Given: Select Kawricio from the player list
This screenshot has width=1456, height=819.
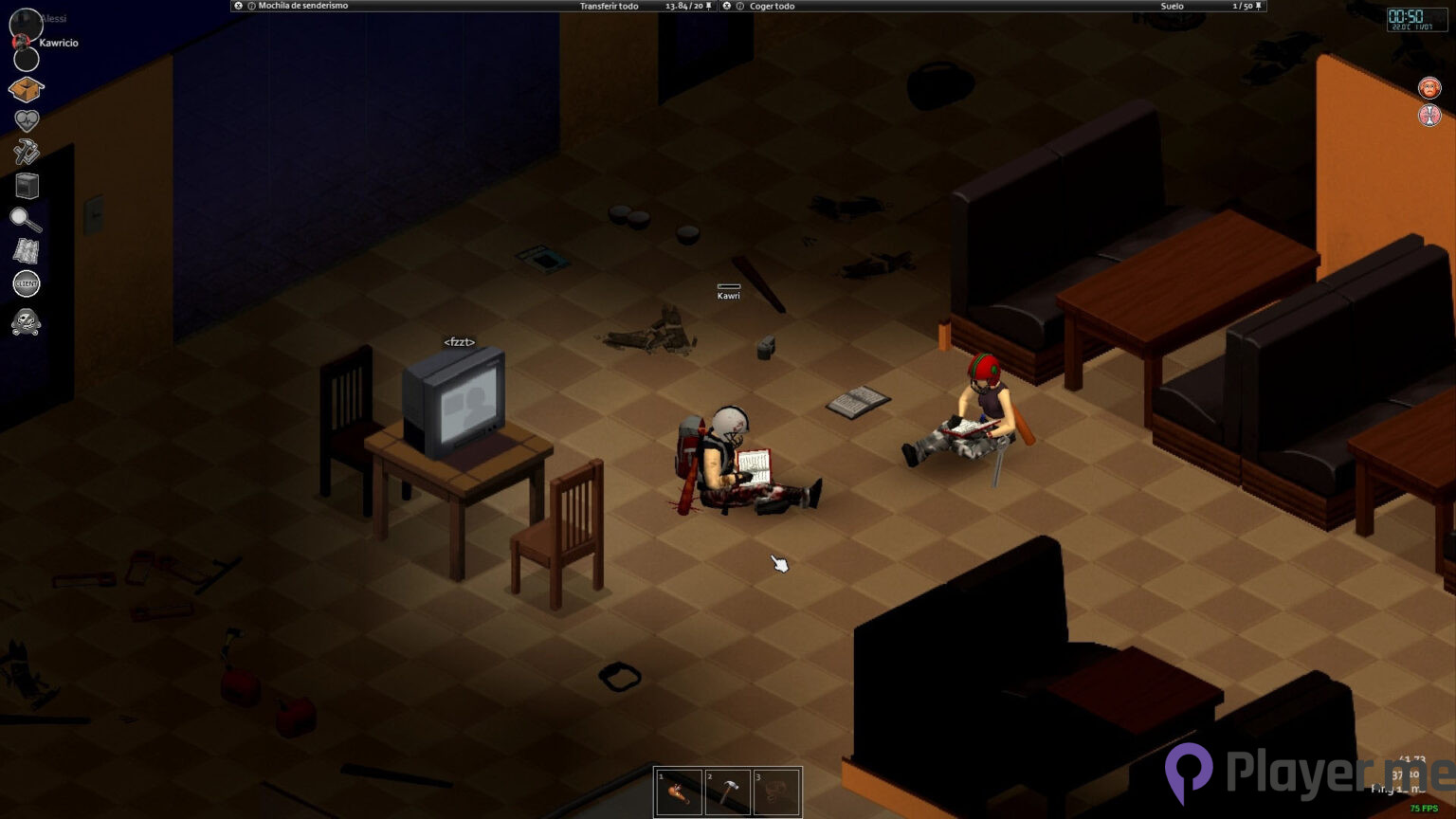Looking at the screenshot, I should pos(59,42).
